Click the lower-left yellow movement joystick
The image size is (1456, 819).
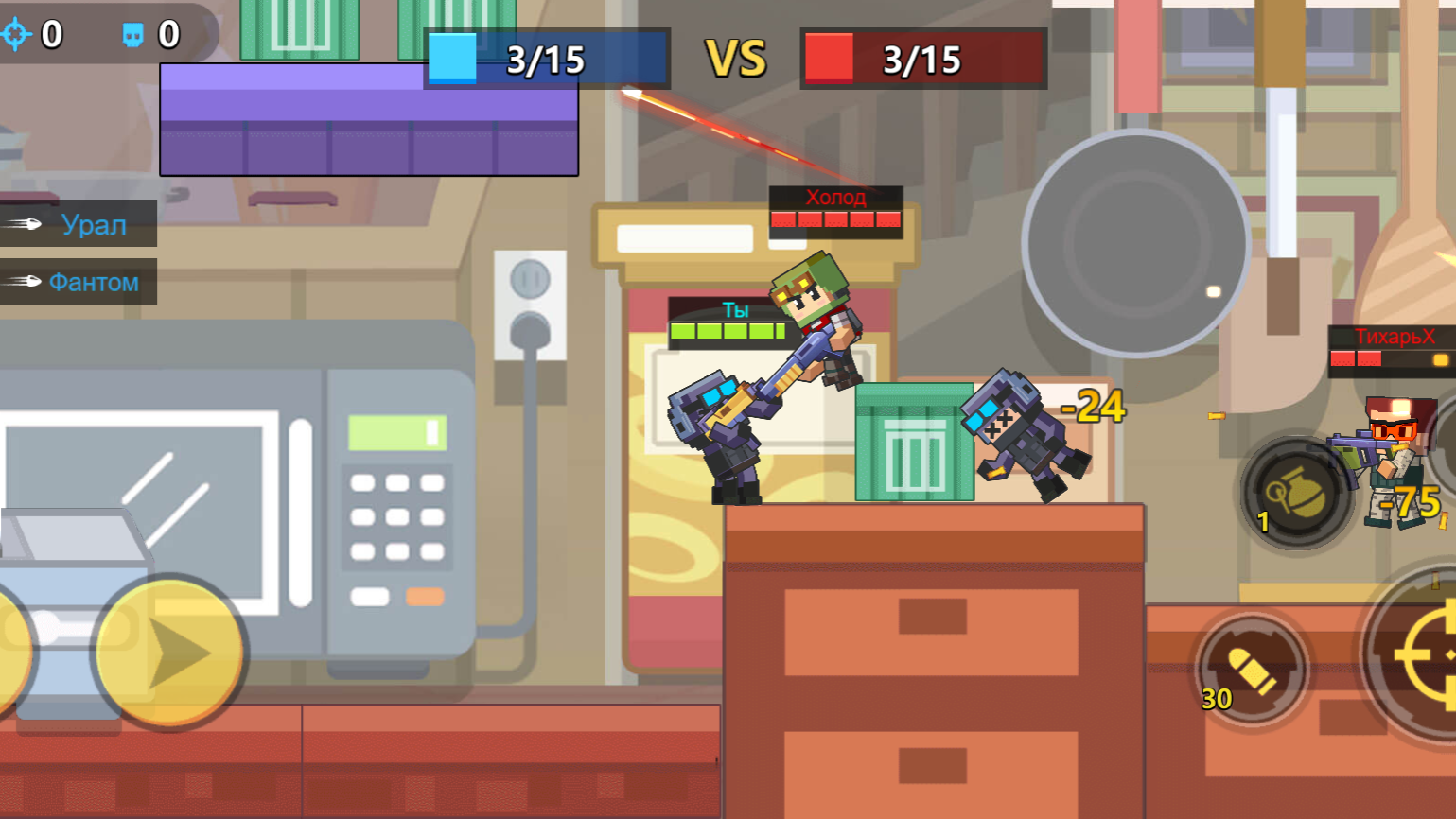[x=168, y=653]
